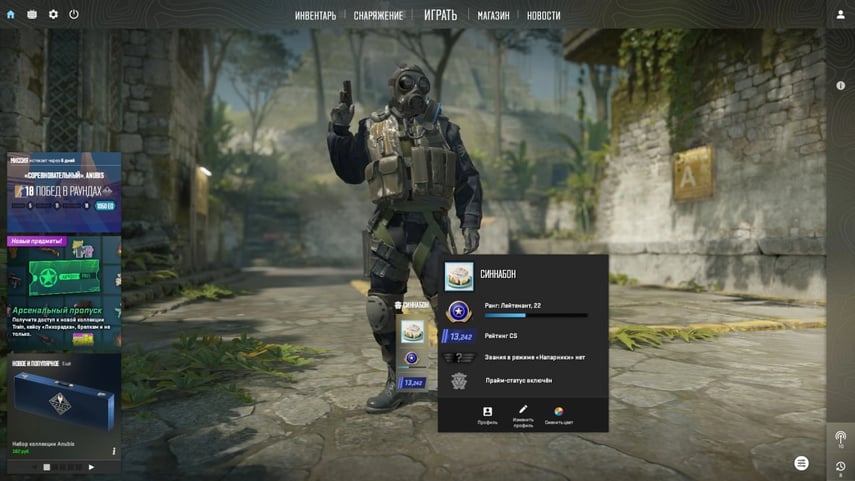Click the top-right player silhouette icon
Viewport: 855px width, 481px height.
click(x=840, y=15)
